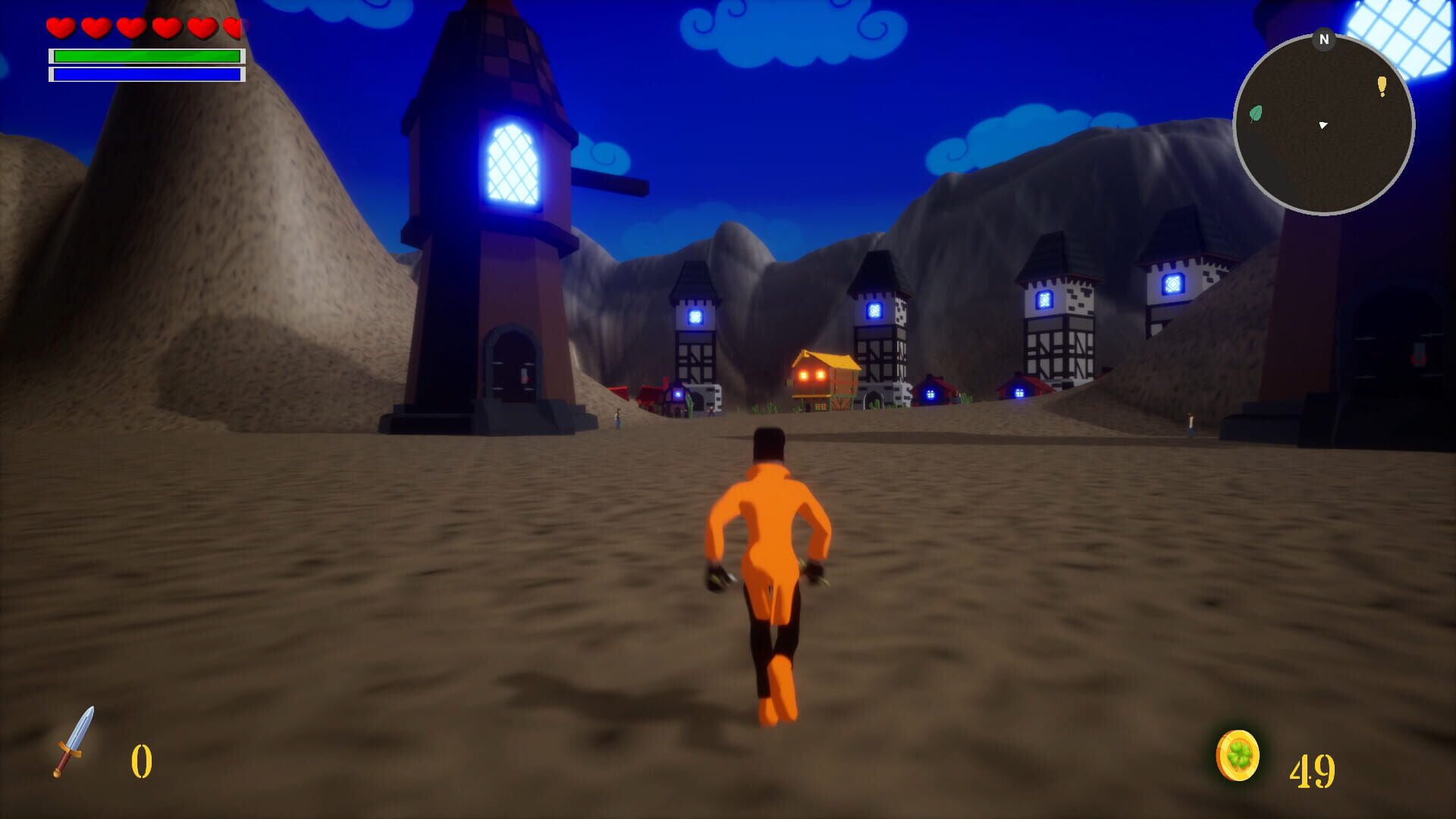1456x819 pixels.
Task: Select the white player arrow in the minimap center
Action: pyautogui.click(x=1323, y=127)
